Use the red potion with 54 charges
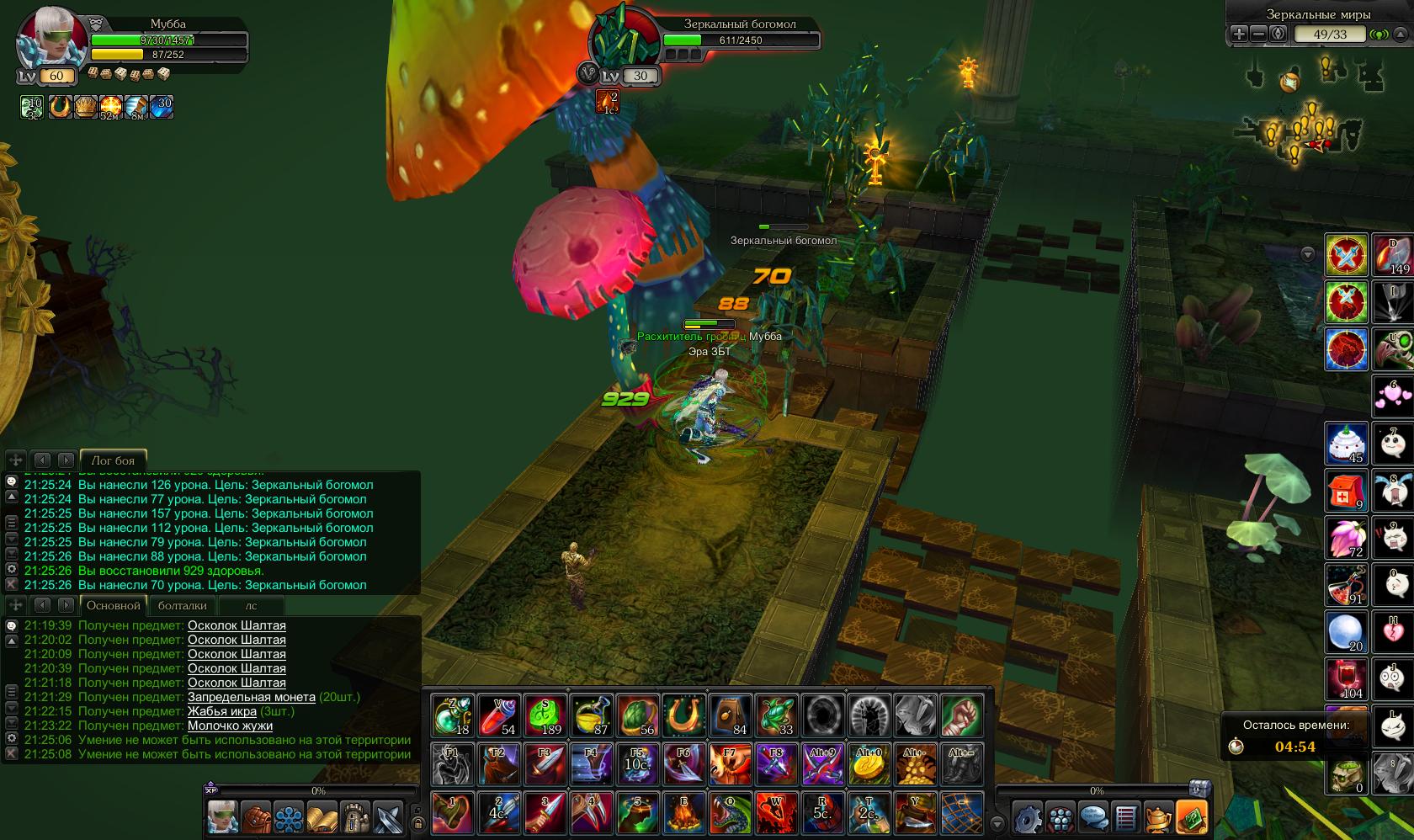This screenshot has width=1414, height=840. click(x=499, y=716)
